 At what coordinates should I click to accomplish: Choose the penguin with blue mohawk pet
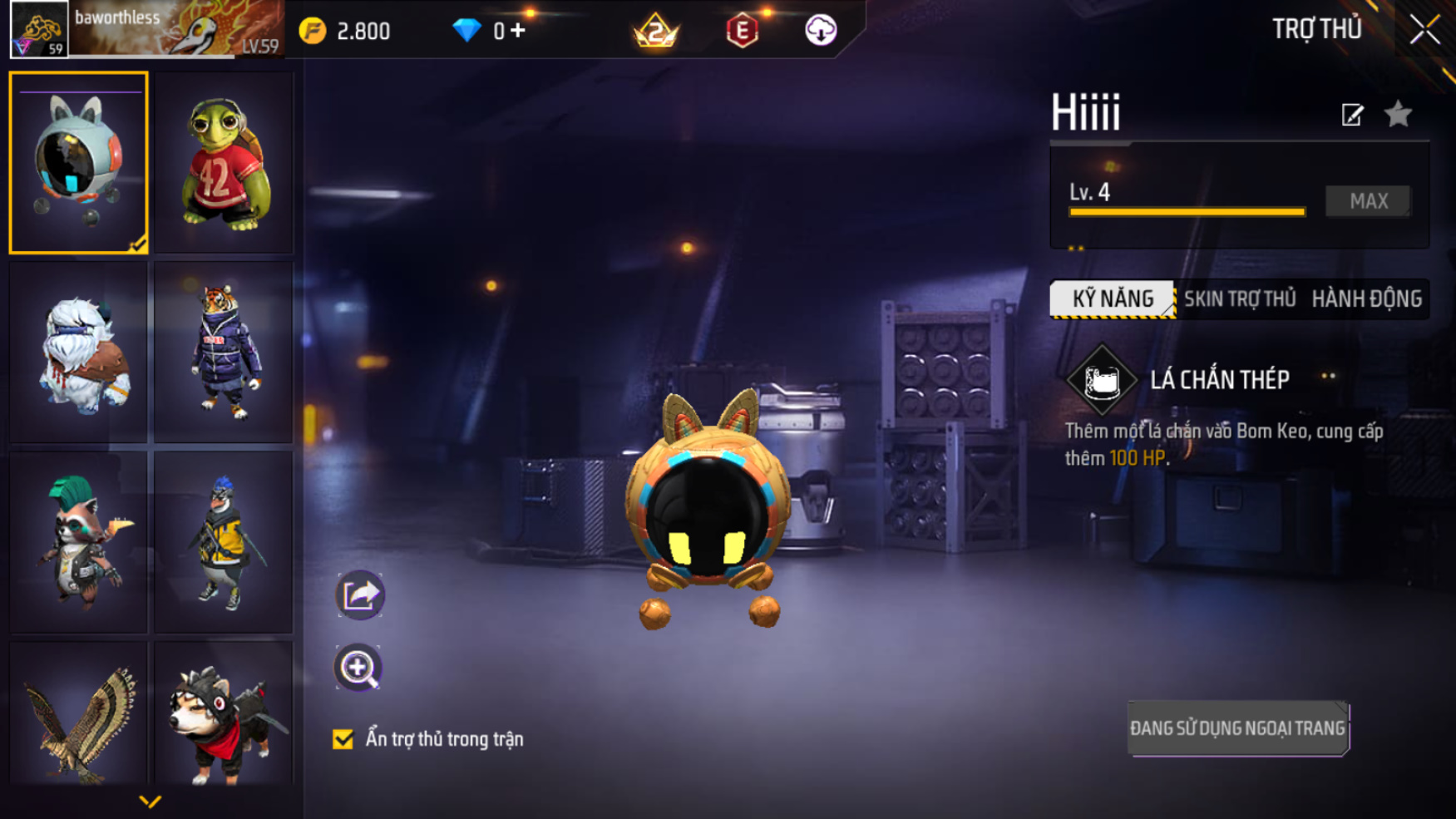224,542
